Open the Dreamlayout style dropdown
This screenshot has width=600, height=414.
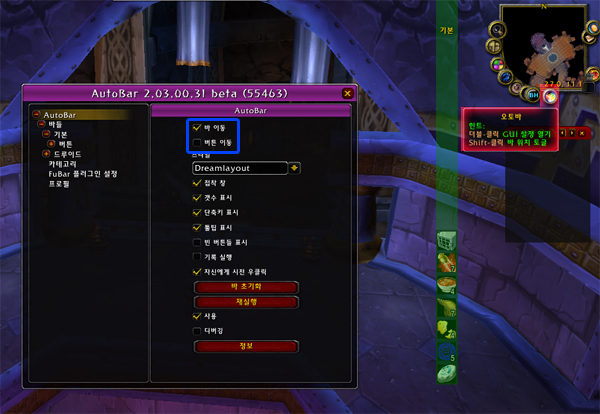(240, 168)
